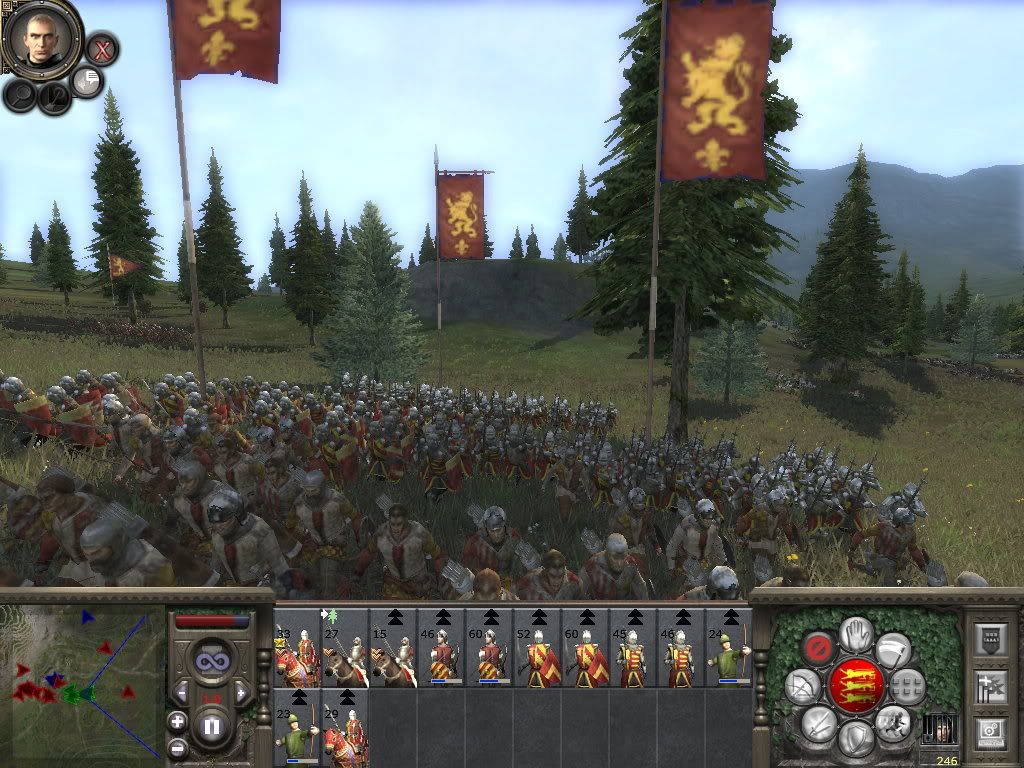Pause the battle
The height and width of the screenshot is (768, 1024).
pos(212,723)
